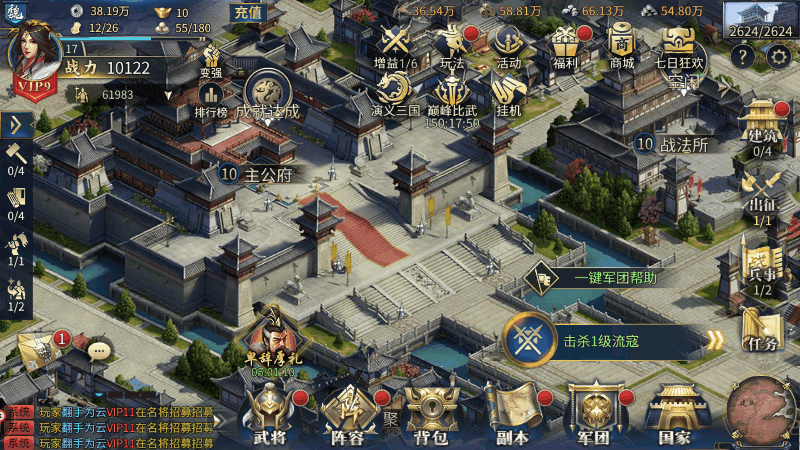The height and width of the screenshot is (450, 800).
Task: Open the 排行榜 ranking icon
Action: 211,98
